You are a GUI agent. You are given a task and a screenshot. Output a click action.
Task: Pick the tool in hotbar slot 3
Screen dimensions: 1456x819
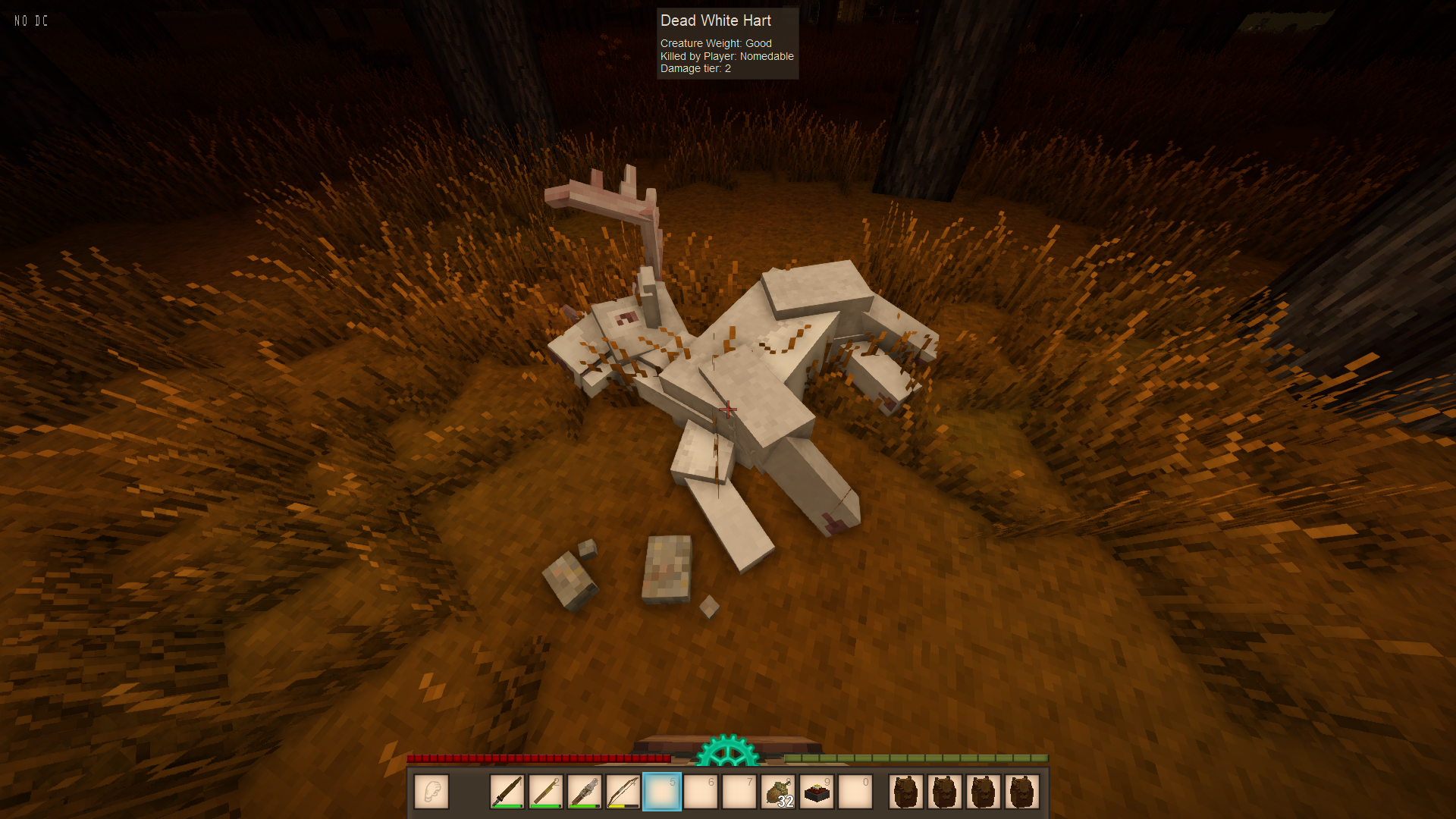tap(585, 792)
